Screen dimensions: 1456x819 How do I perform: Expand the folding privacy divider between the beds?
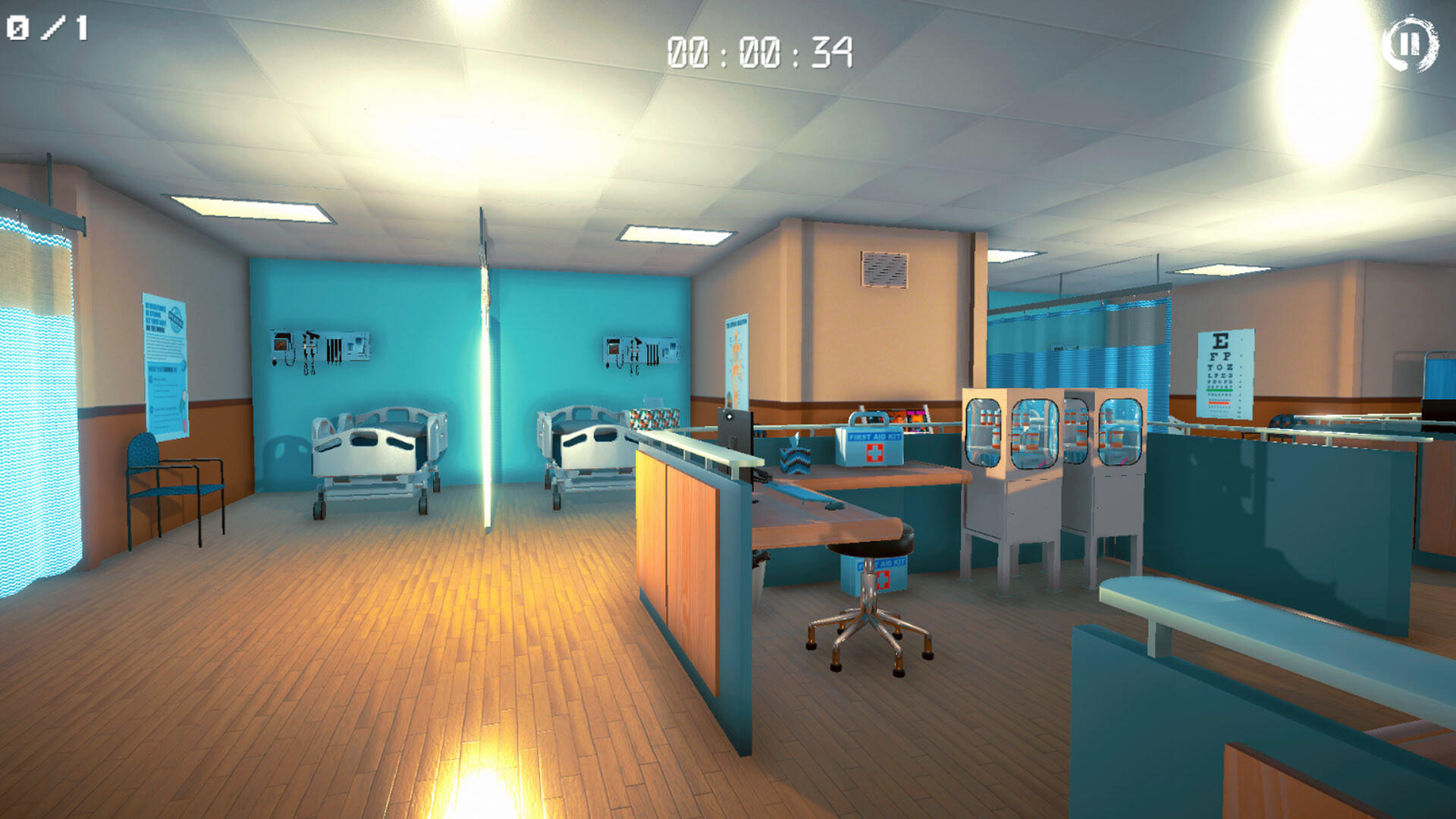click(x=484, y=364)
